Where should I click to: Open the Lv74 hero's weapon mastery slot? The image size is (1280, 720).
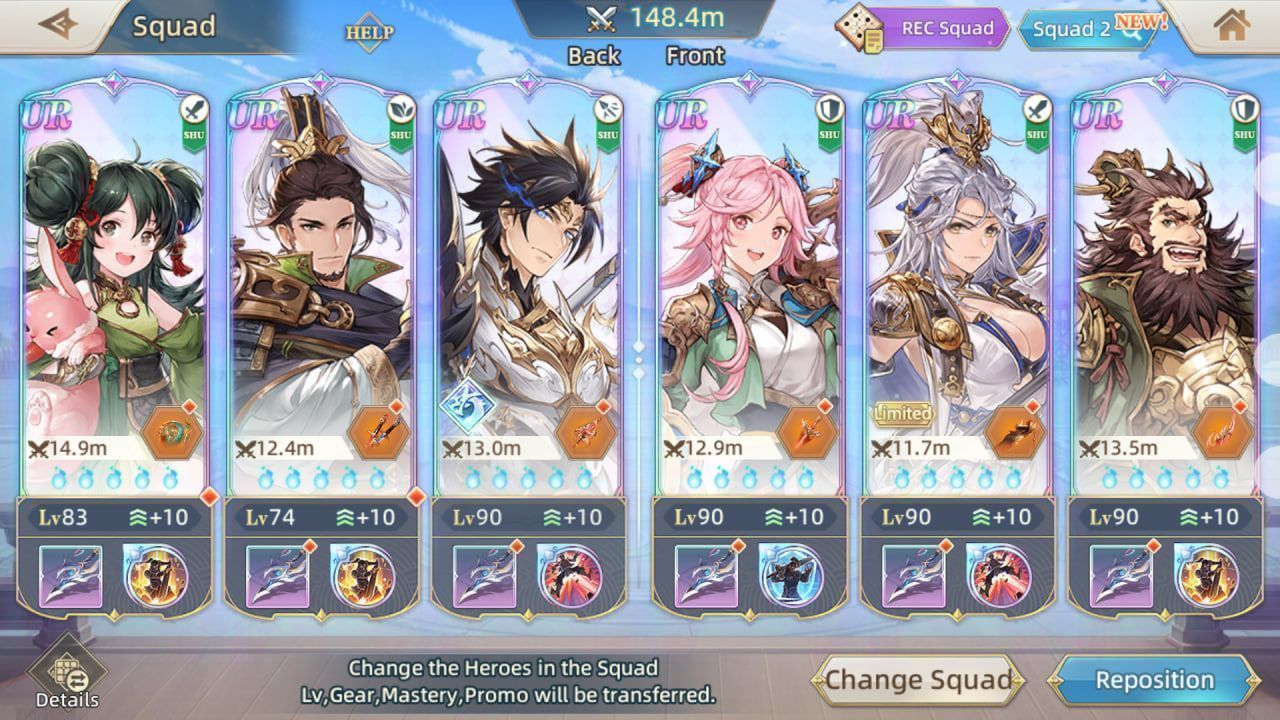click(x=278, y=576)
